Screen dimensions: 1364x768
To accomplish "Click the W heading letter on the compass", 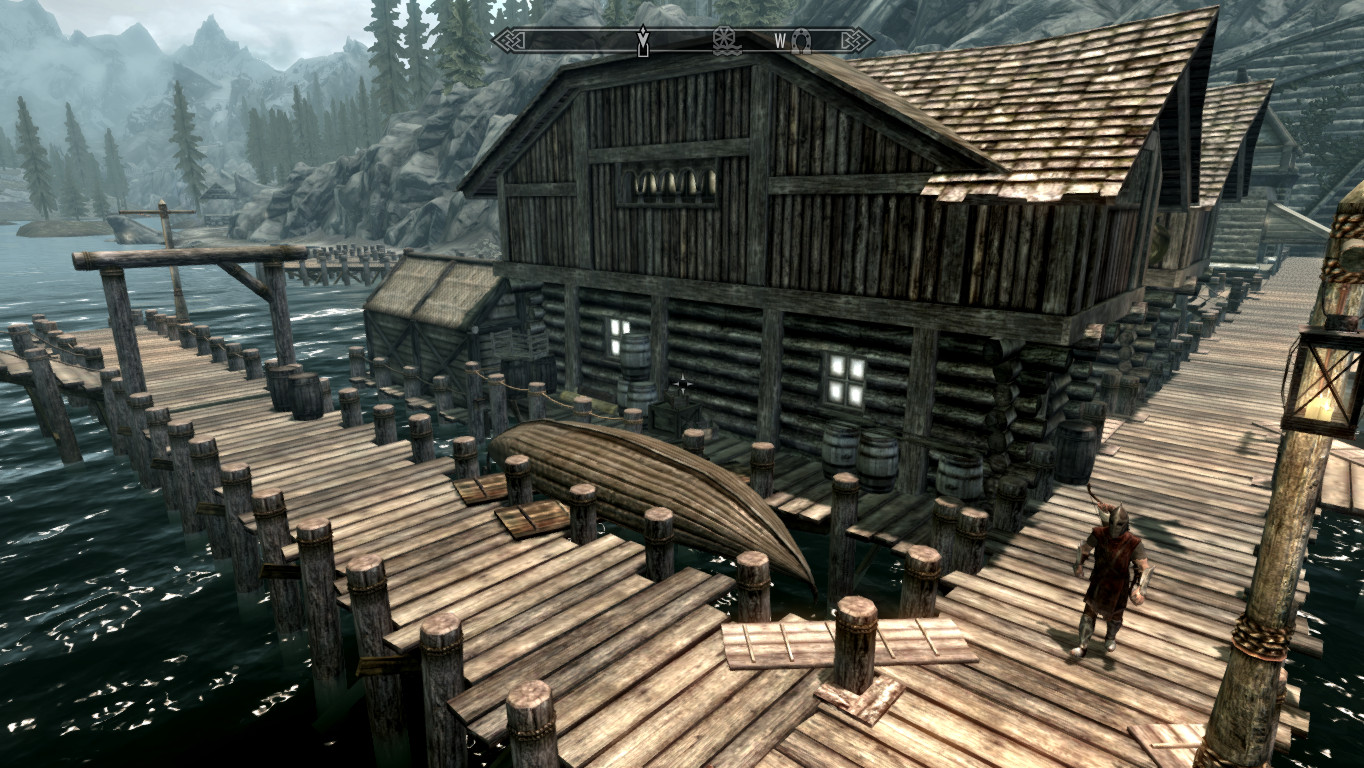I will [780, 41].
